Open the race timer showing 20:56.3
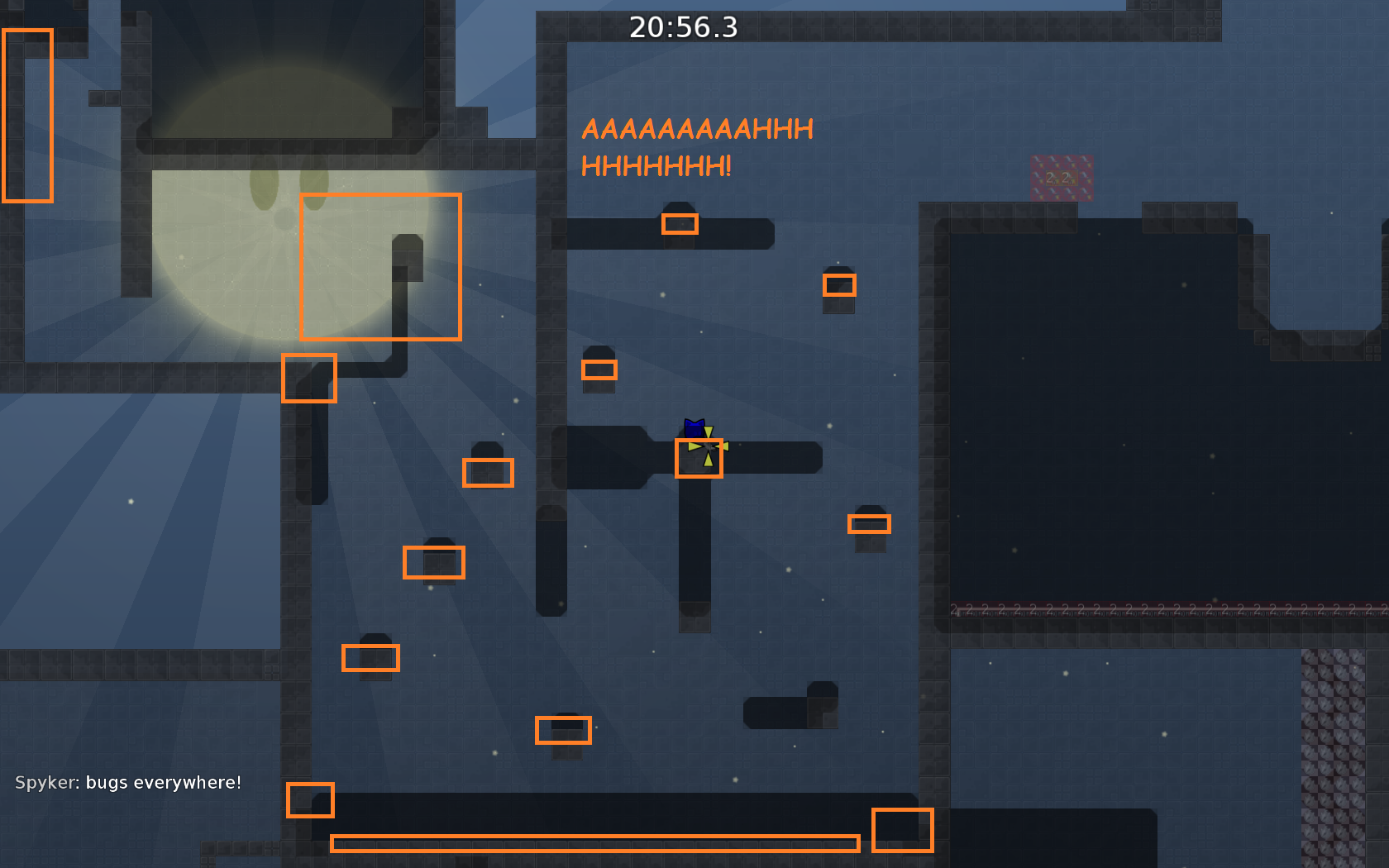This screenshot has height=868, width=1389. pyautogui.click(x=683, y=27)
